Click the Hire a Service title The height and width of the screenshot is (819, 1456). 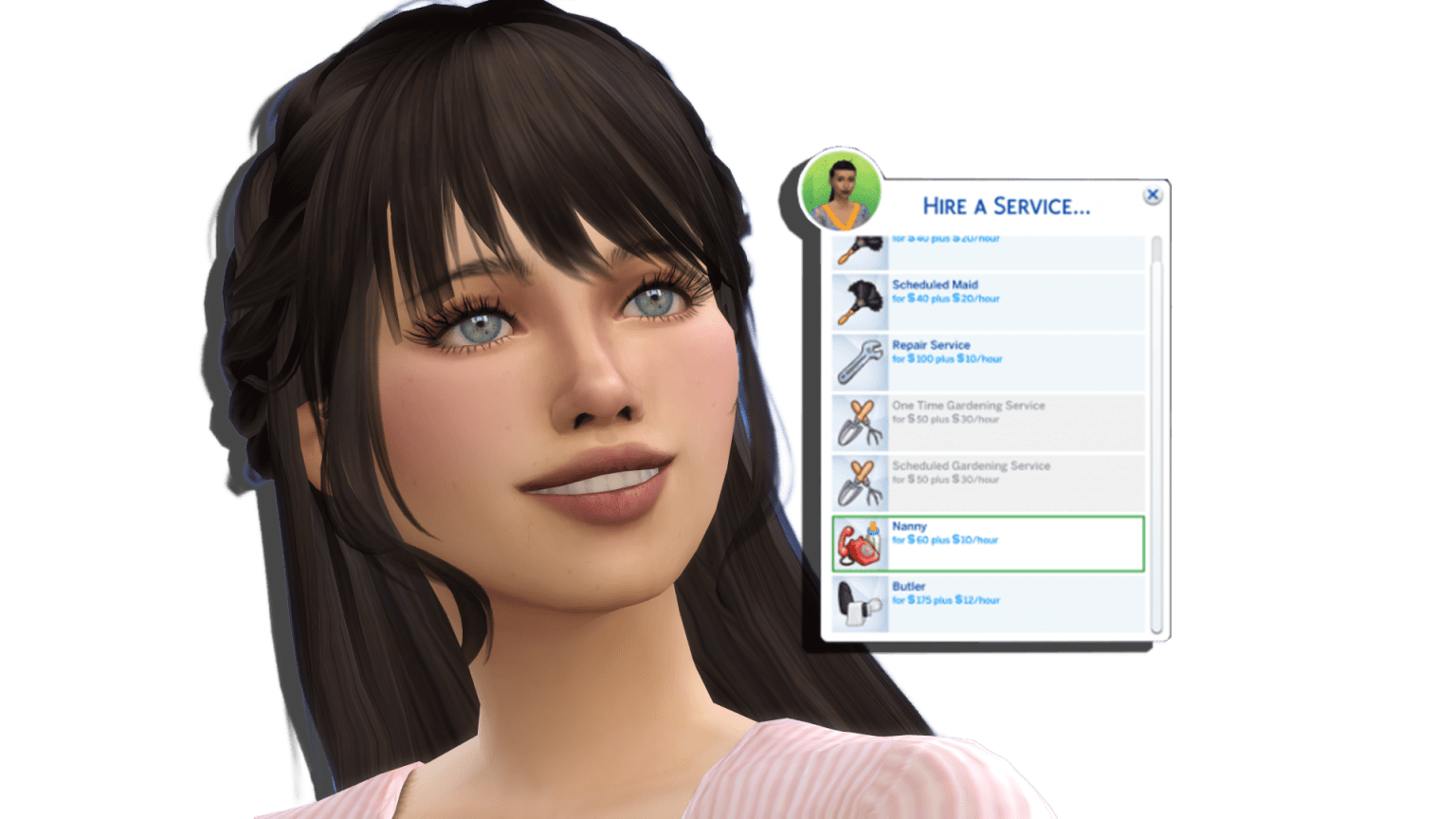coord(1008,205)
